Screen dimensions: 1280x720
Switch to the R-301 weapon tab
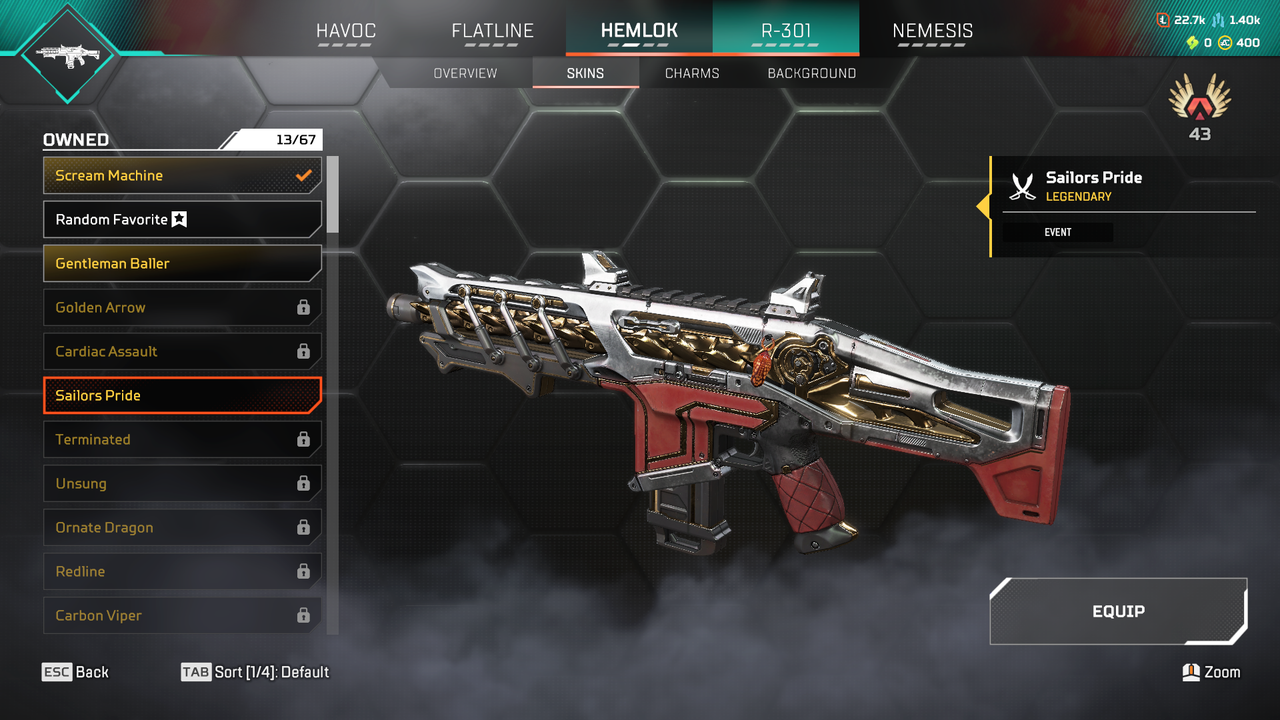point(786,31)
